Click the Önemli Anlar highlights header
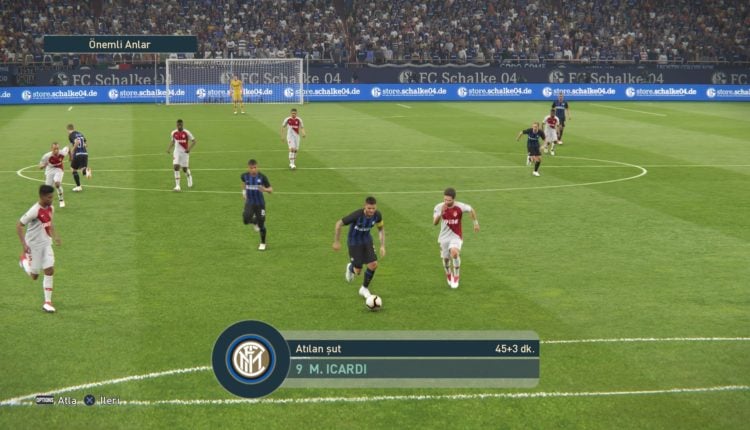This screenshot has width=750, height=430. point(120,44)
